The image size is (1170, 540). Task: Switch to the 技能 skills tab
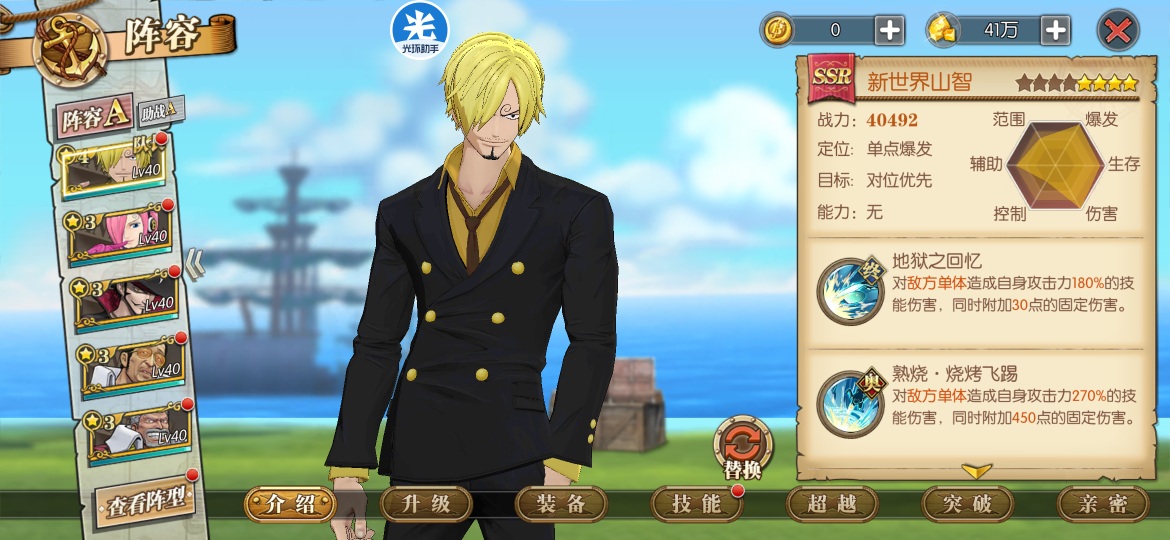click(697, 504)
